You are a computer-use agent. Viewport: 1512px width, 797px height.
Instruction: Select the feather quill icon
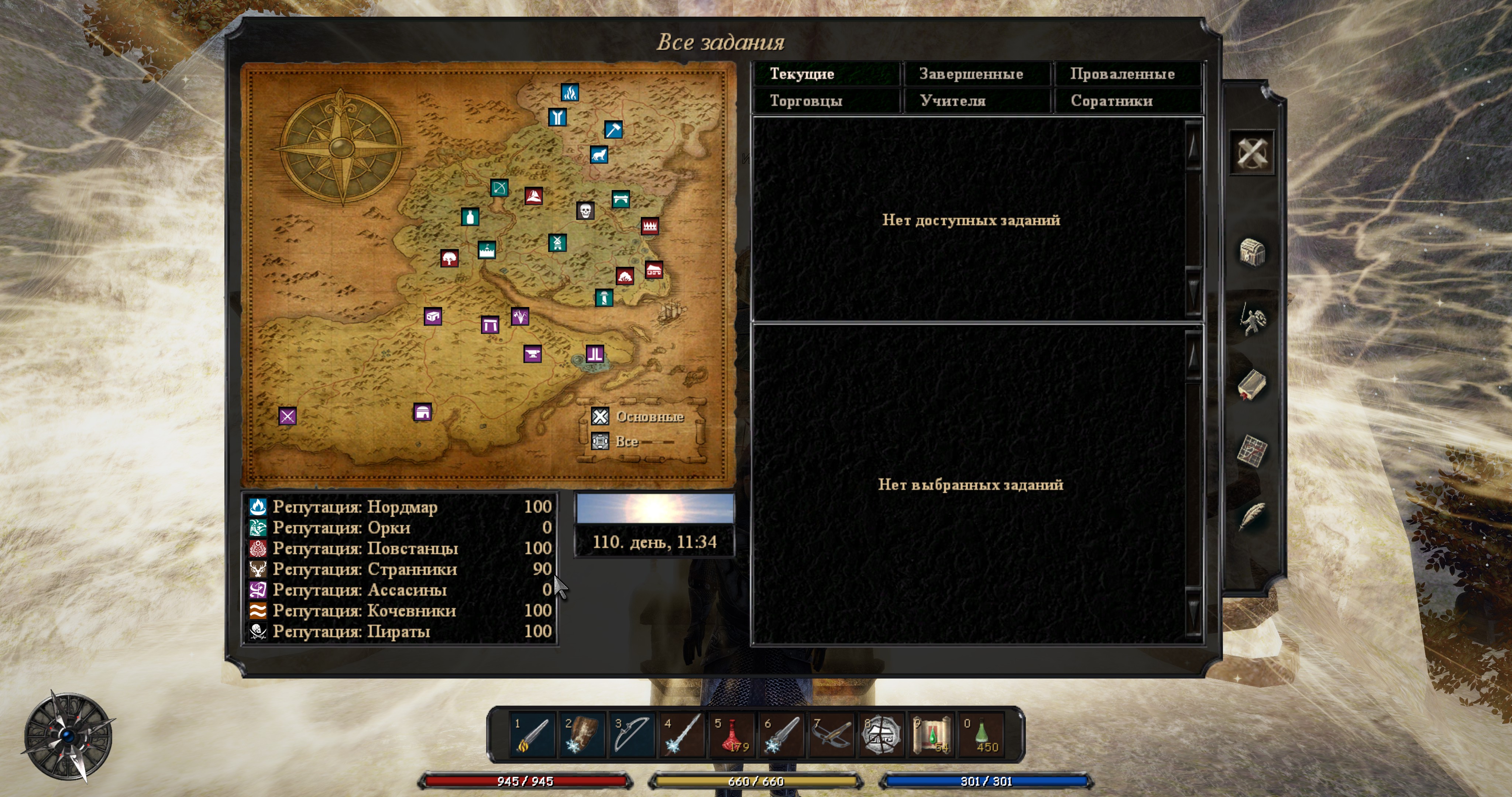[1251, 517]
